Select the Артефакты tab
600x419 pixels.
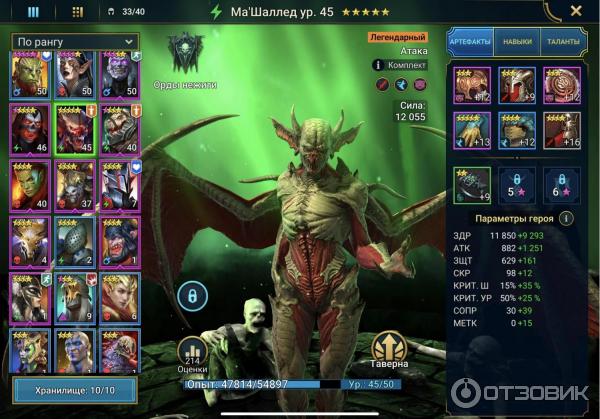point(471,41)
